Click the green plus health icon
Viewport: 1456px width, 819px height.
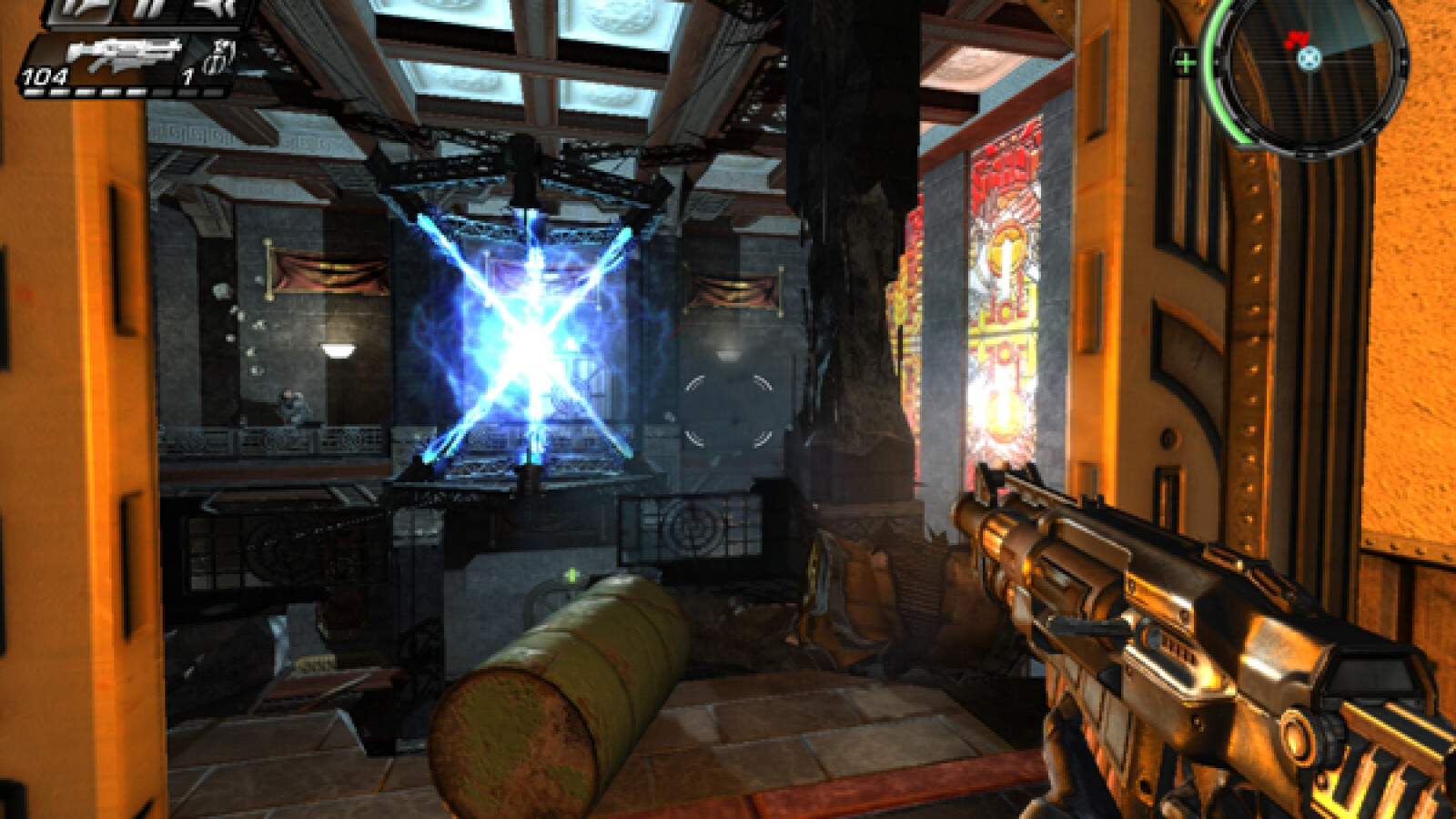click(x=1185, y=63)
